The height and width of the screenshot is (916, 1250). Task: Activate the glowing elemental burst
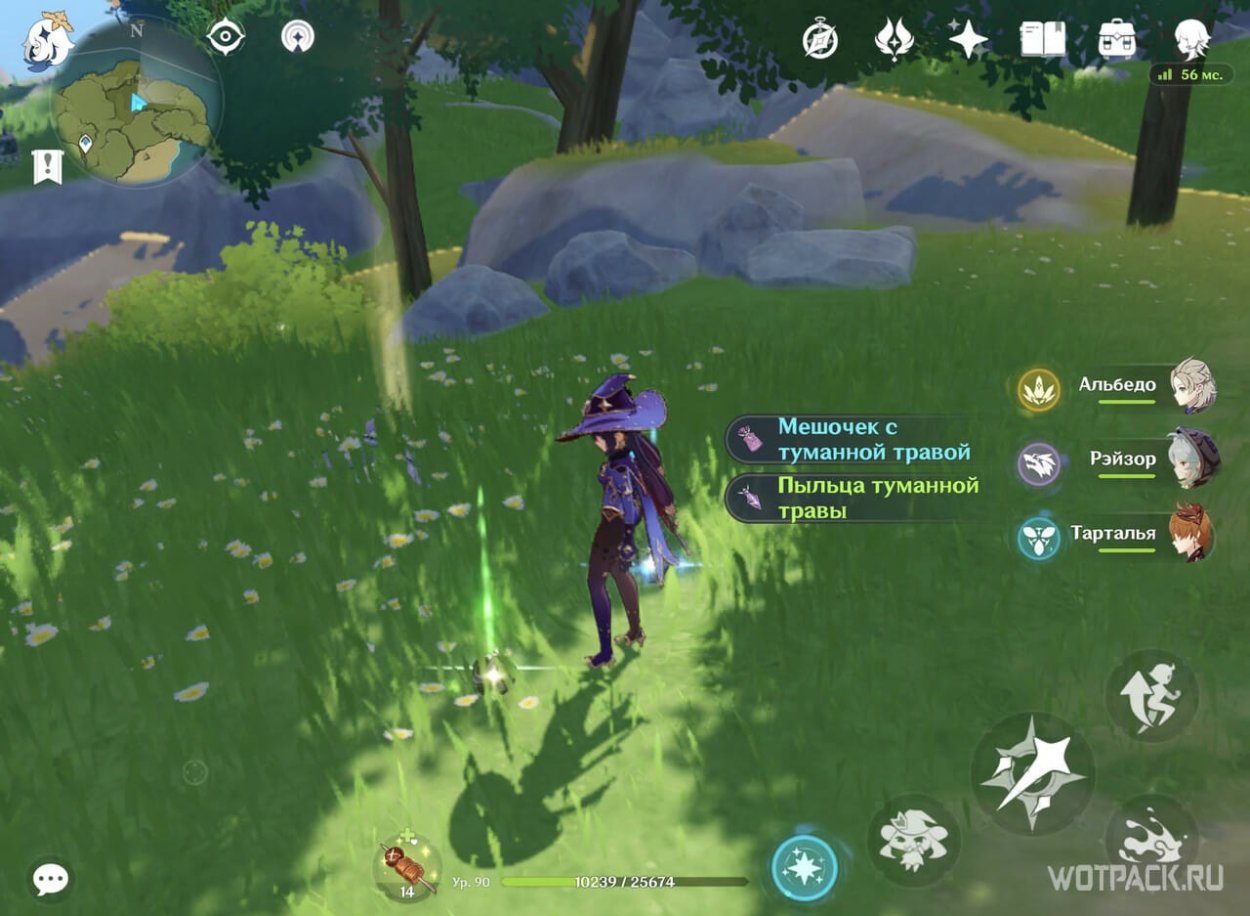coord(805,867)
